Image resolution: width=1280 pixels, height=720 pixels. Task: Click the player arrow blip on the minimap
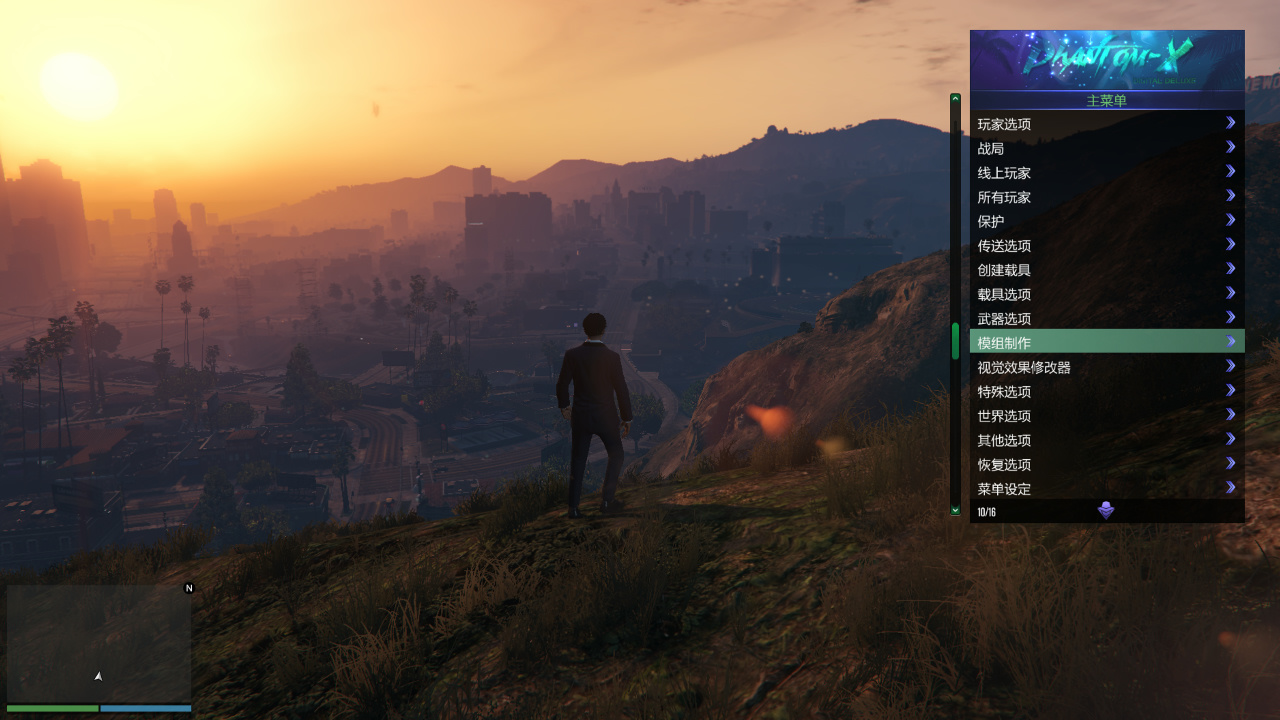click(98, 676)
